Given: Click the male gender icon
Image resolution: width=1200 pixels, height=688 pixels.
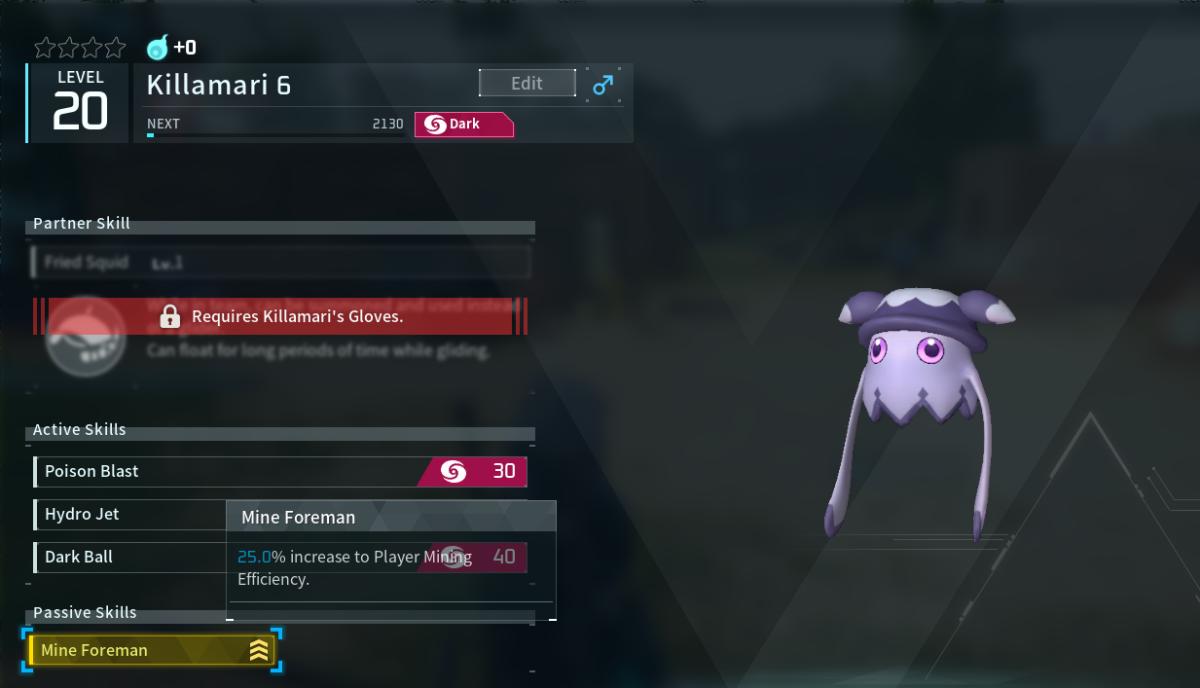Looking at the screenshot, I should 603,84.
